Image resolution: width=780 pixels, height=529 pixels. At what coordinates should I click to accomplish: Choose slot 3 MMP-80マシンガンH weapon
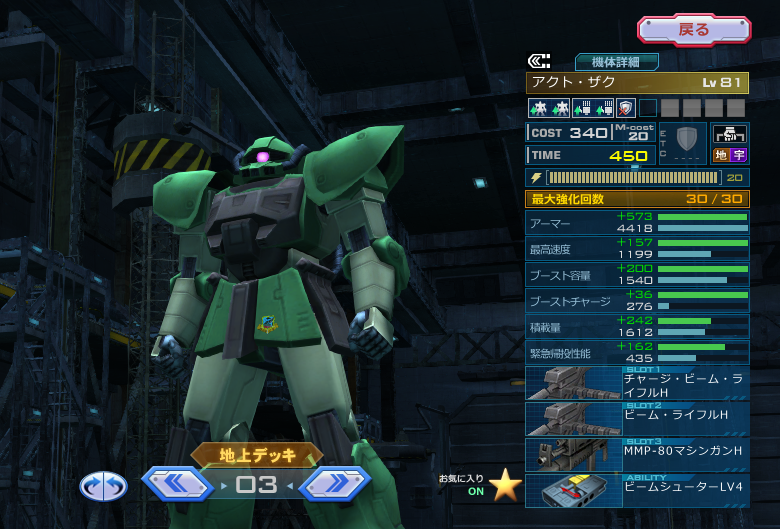click(637, 455)
